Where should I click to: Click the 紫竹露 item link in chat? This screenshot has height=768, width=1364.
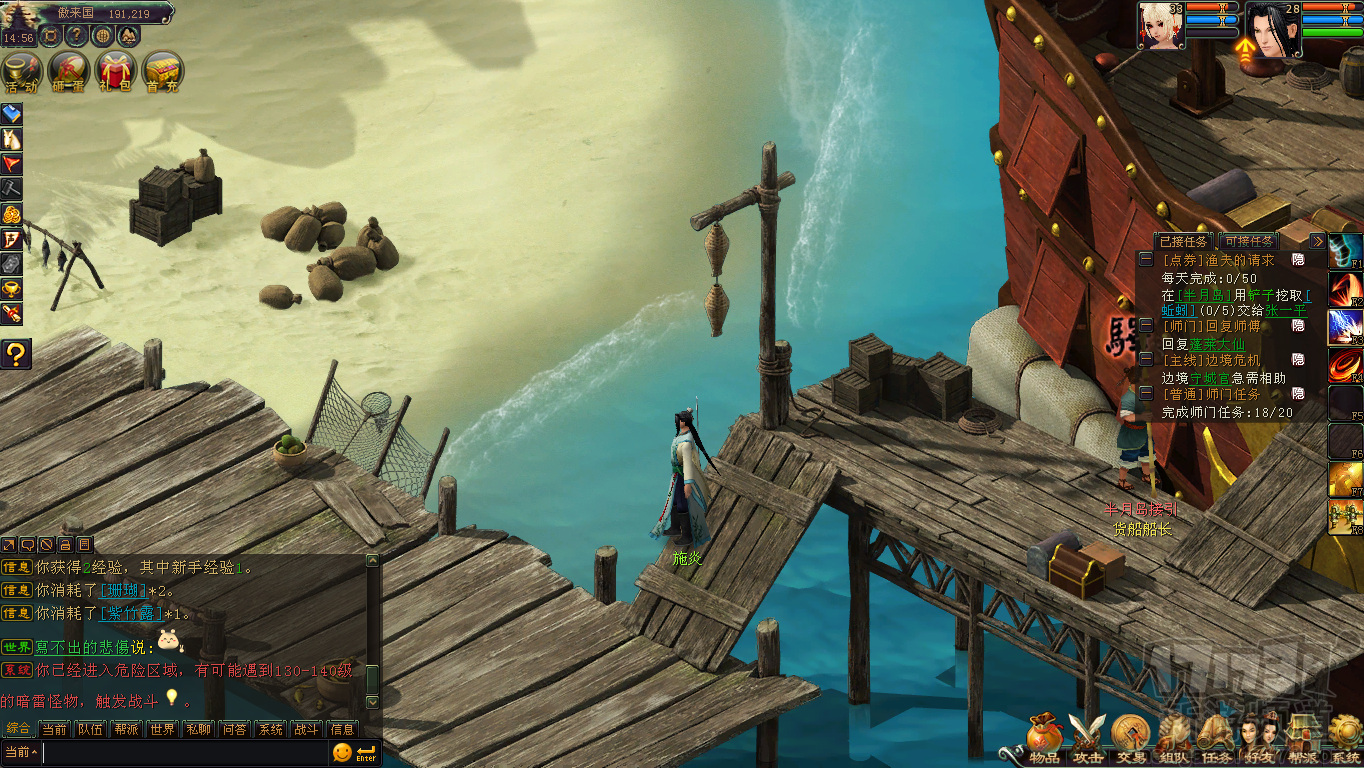(x=130, y=613)
